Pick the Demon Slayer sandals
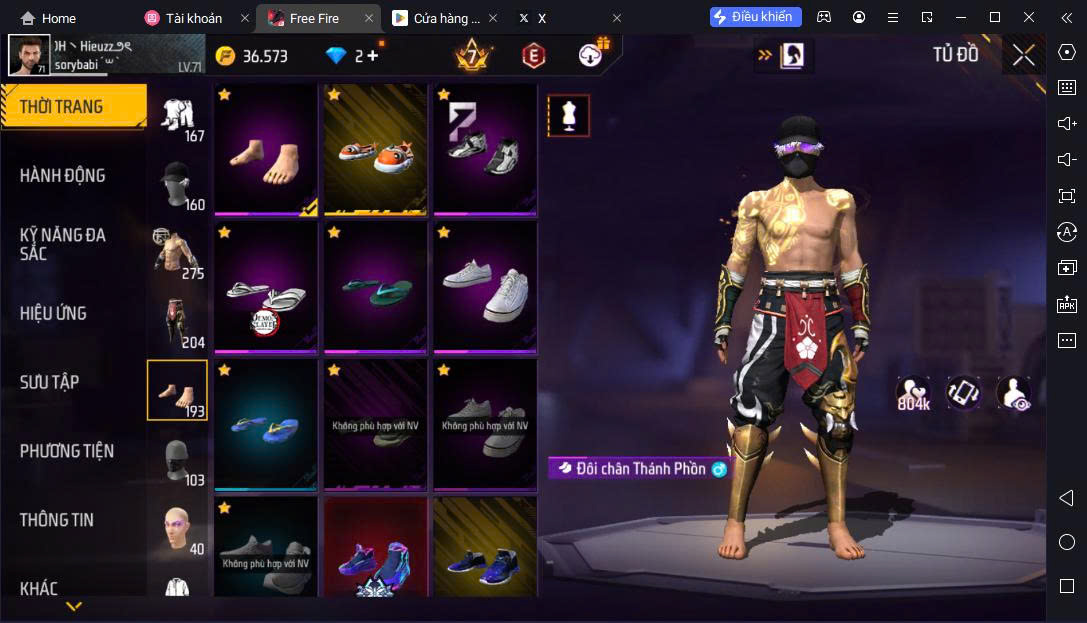The image size is (1087, 623). [x=265, y=288]
